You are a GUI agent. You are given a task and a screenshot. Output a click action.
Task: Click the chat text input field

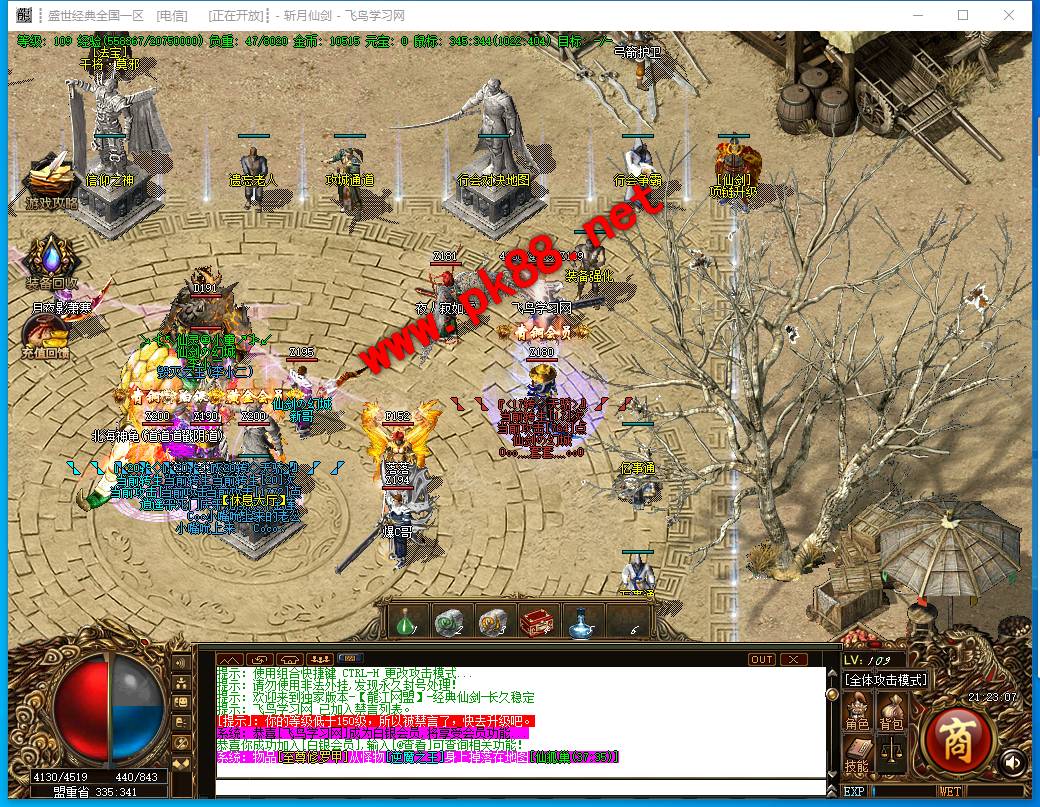click(520, 787)
